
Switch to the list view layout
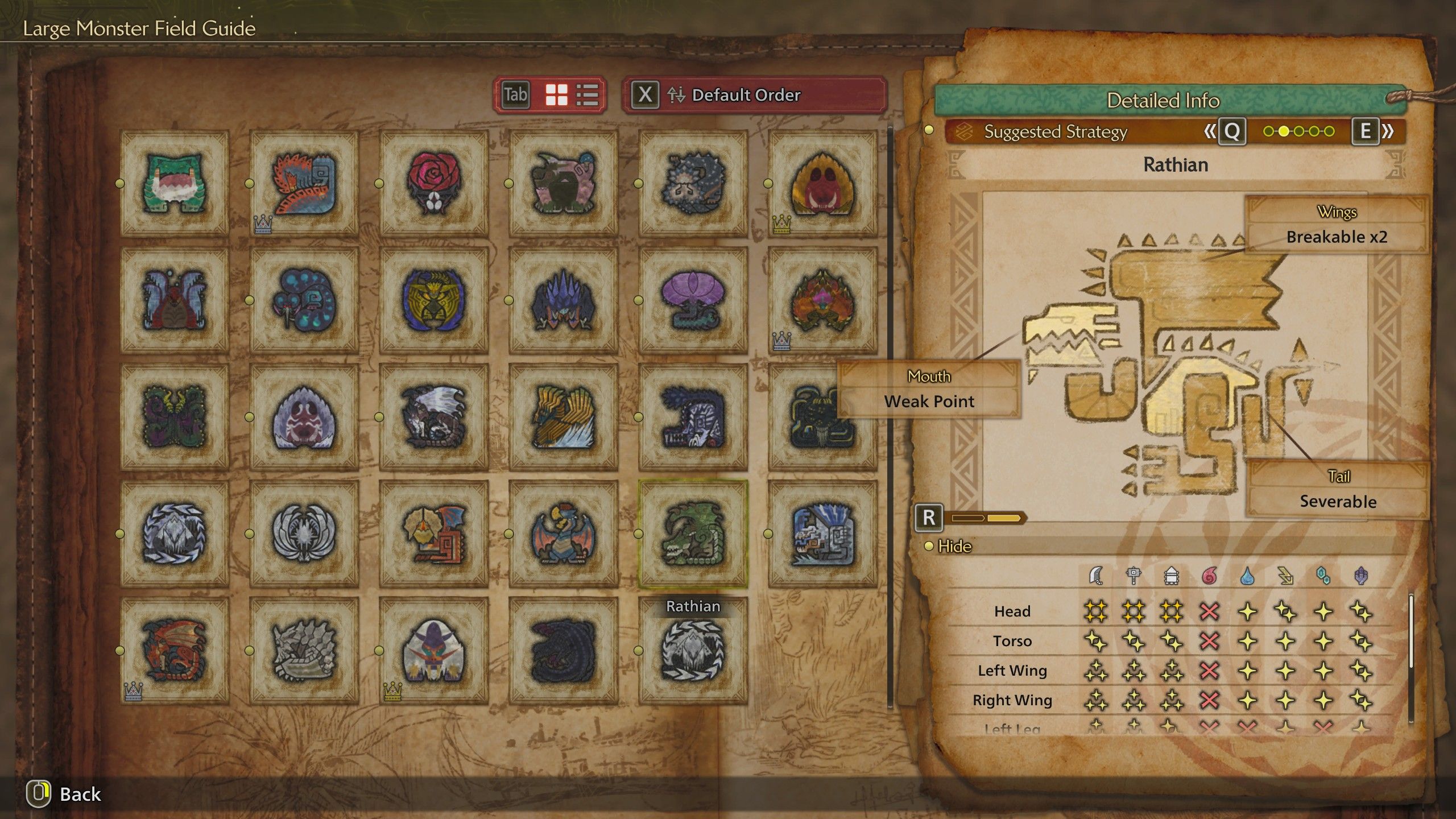[x=588, y=95]
